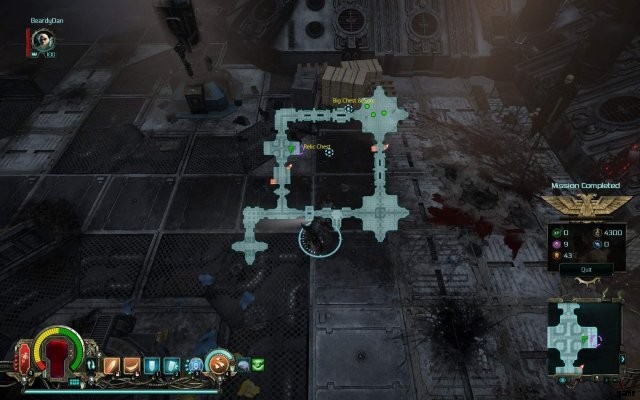Use the second orange slash attack skill
Screen dimensions: 640x400
click(x=131, y=365)
